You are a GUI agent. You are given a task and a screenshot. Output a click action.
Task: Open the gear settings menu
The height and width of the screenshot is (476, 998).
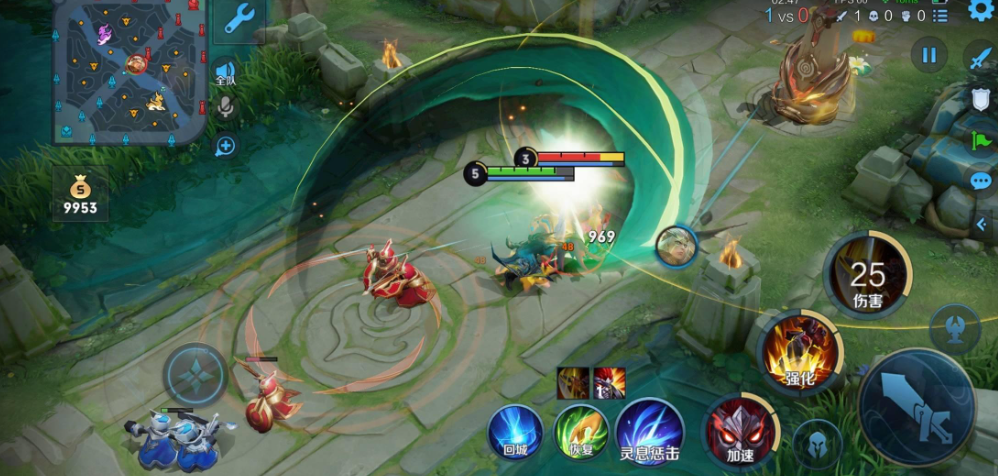(x=982, y=12)
